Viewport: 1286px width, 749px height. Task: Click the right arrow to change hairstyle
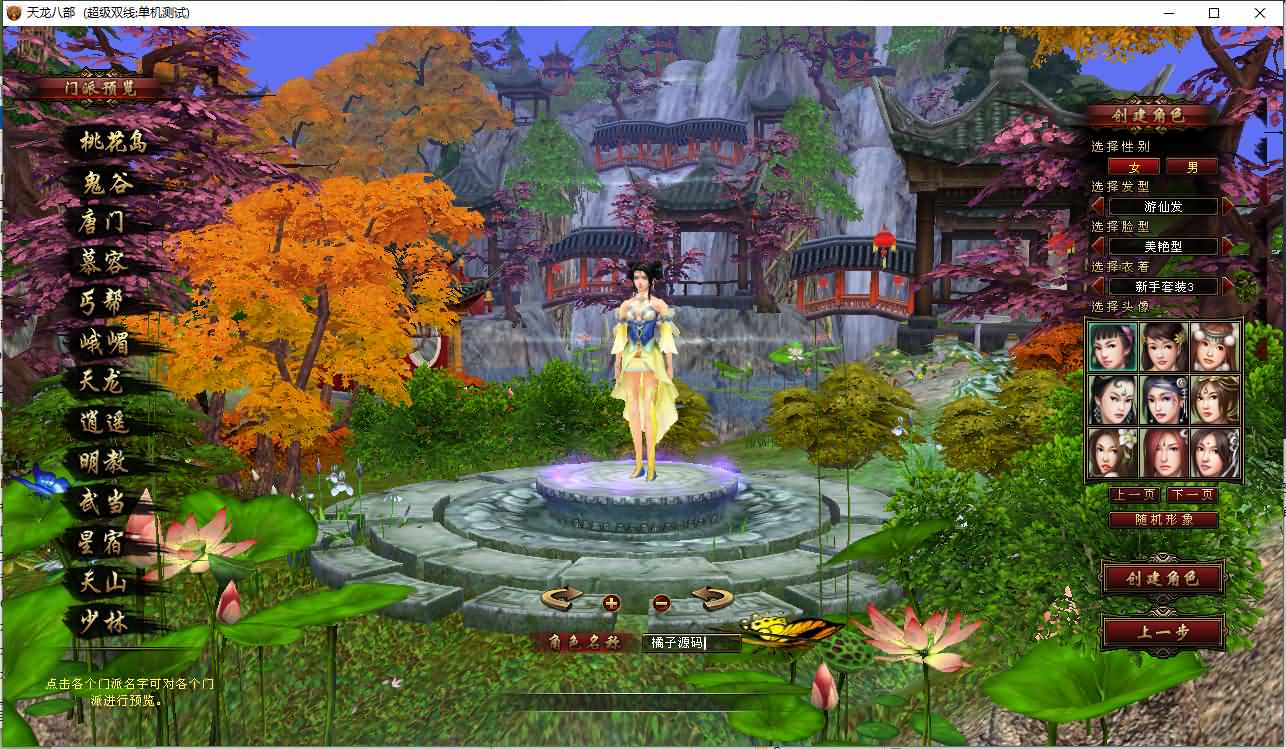[1226, 206]
